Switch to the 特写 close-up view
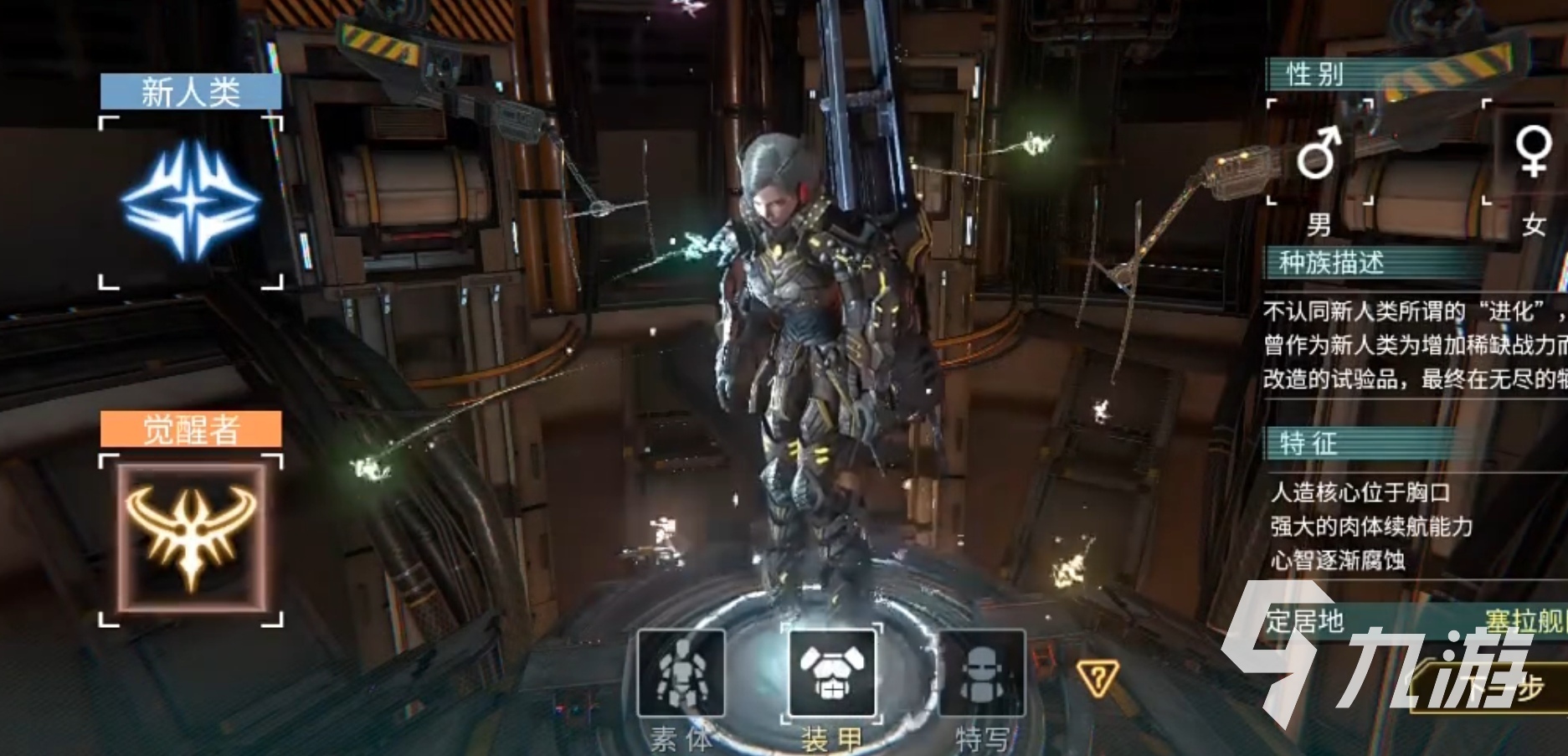The height and width of the screenshot is (756, 1568). pos(982,674)
